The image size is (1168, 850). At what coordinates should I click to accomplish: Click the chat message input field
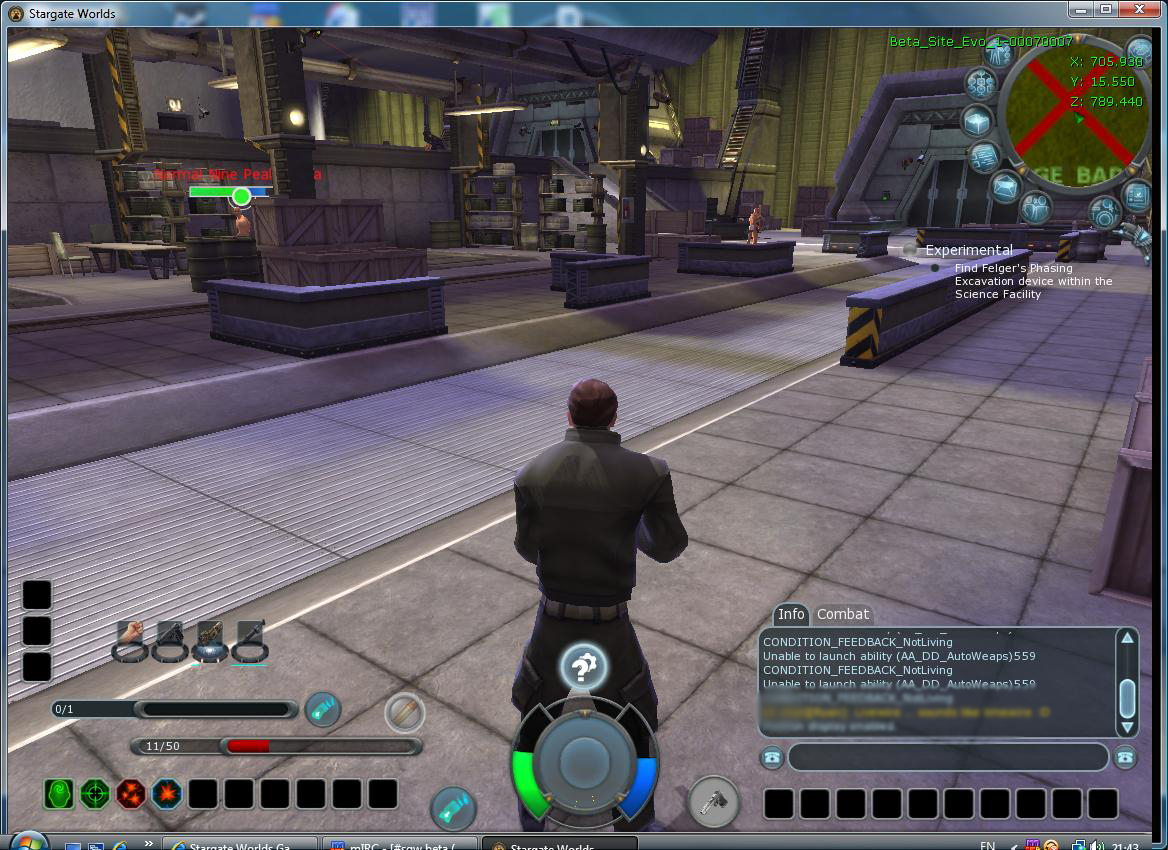click(x=947, y=757)
